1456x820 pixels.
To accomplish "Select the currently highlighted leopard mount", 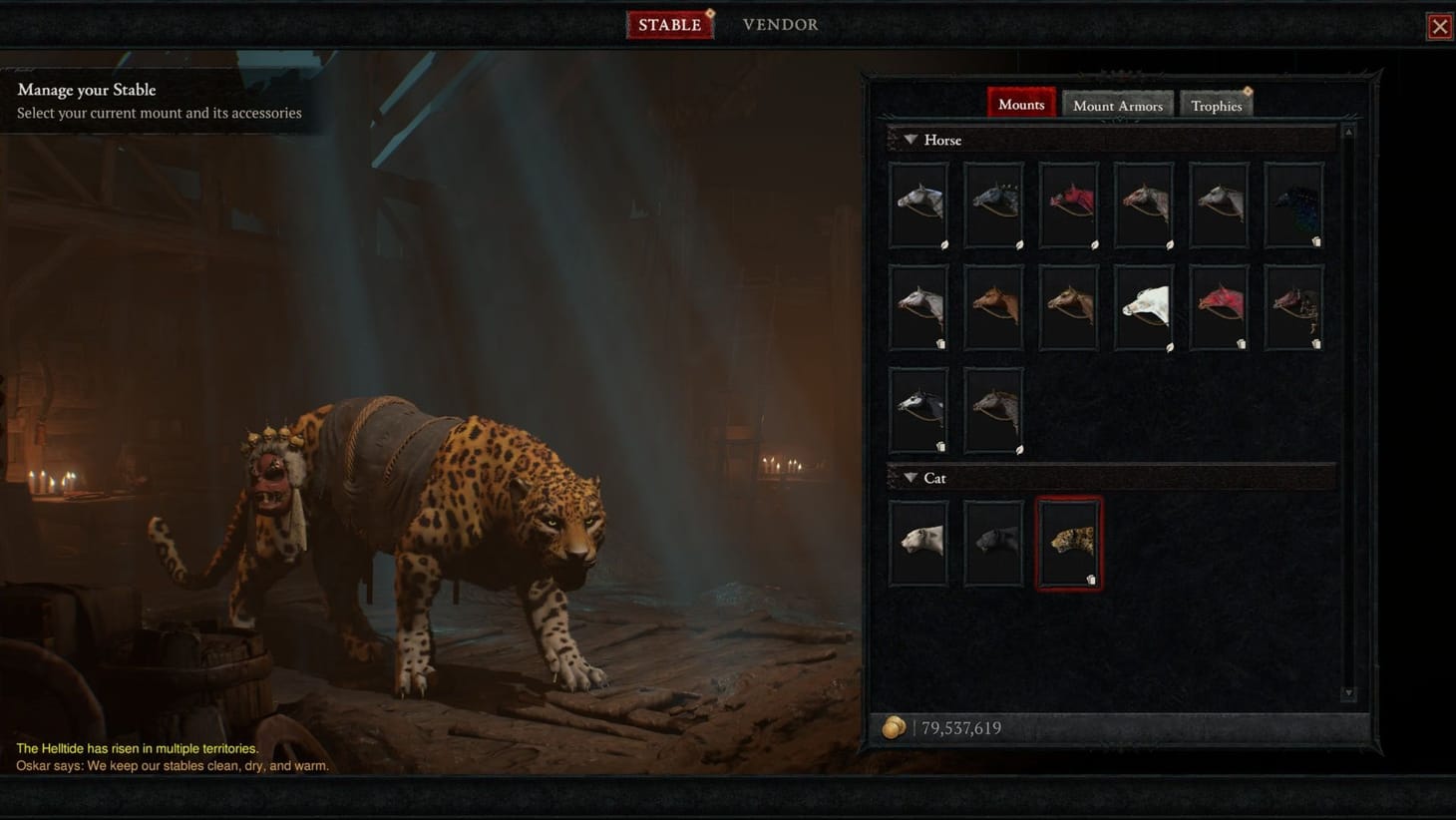I will point(1068,542).
